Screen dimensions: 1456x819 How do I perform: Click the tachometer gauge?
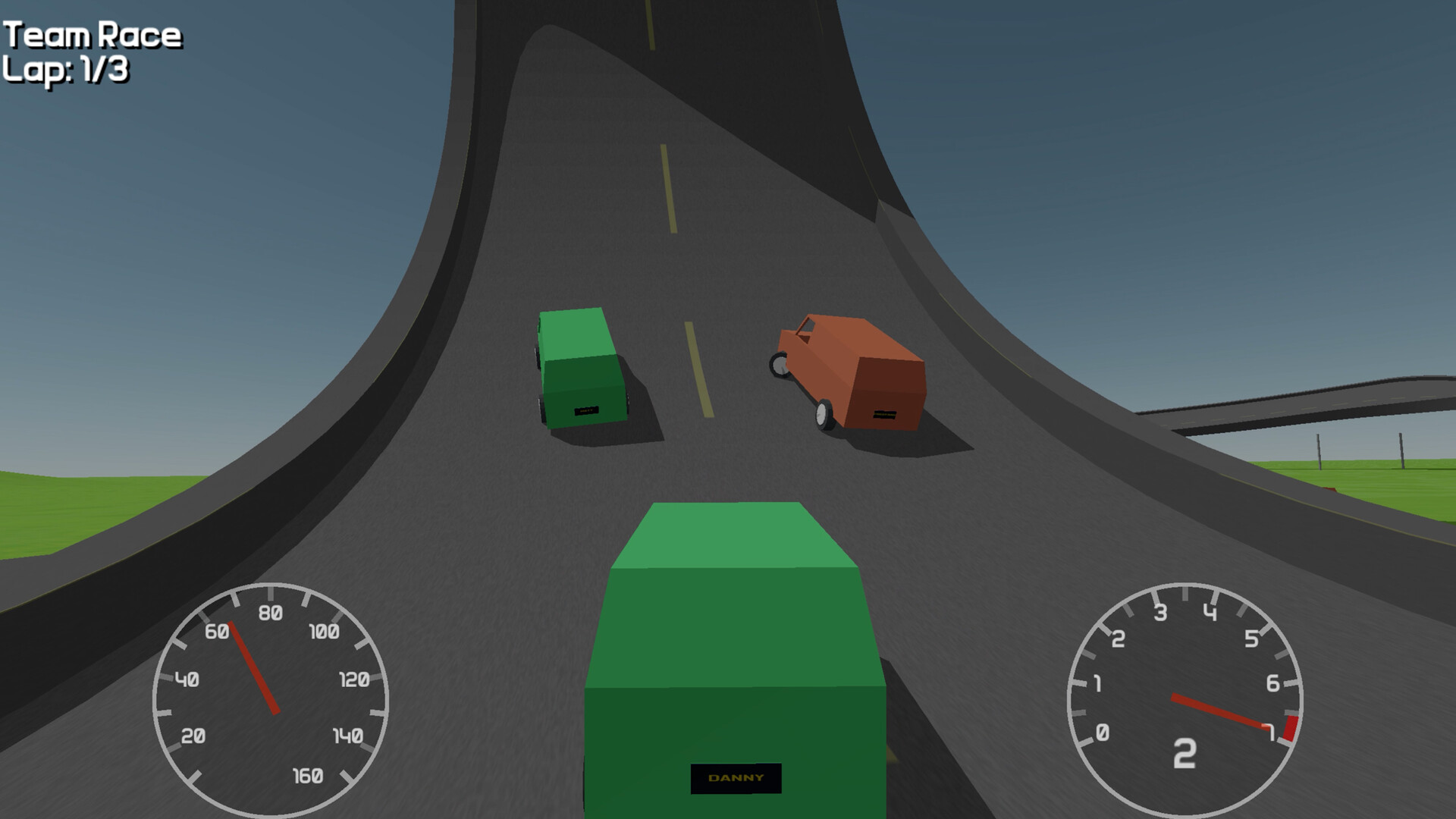click(x=1185, y=698)
